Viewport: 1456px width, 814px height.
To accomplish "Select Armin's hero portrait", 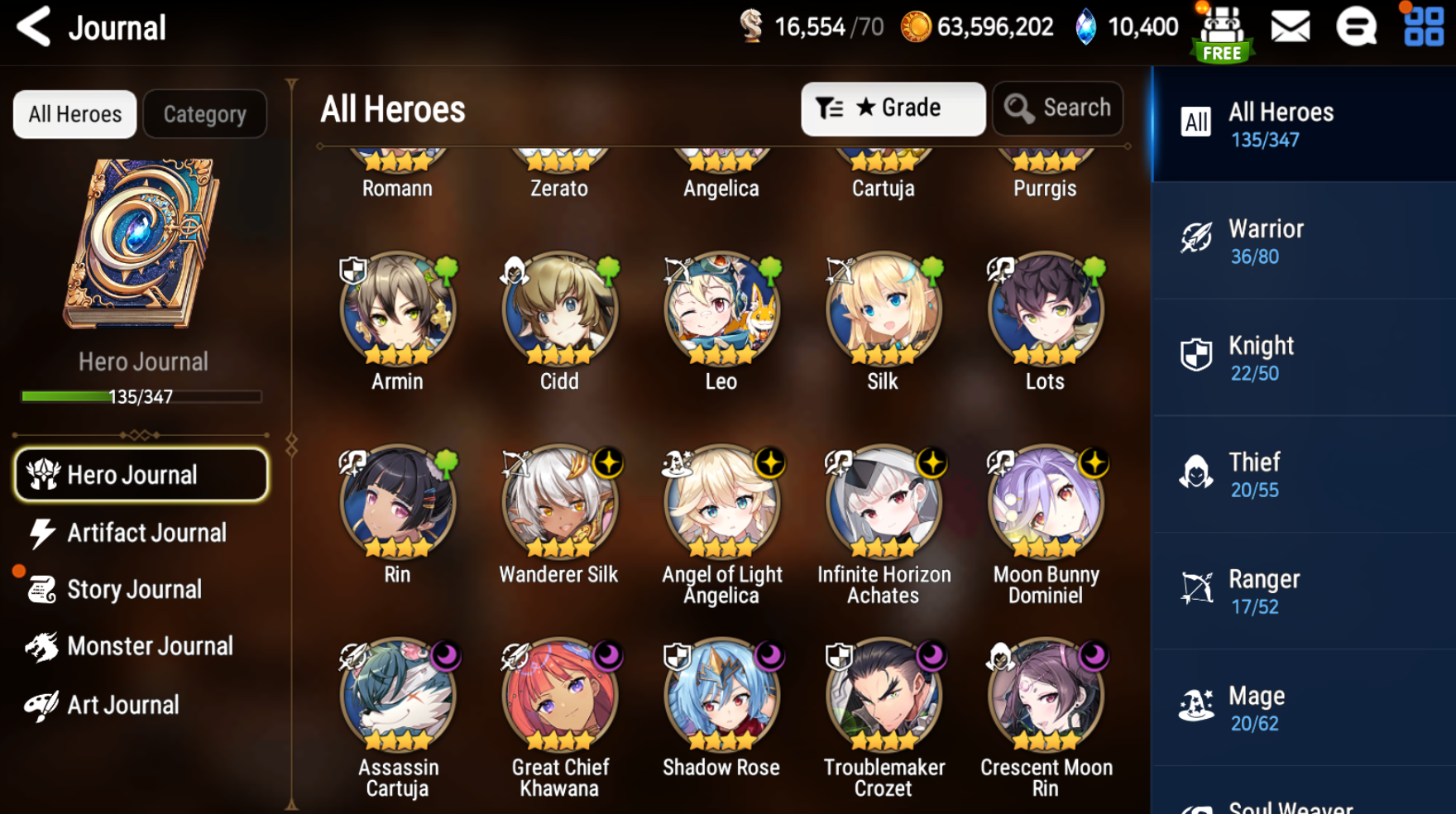I will click(397, 310).
